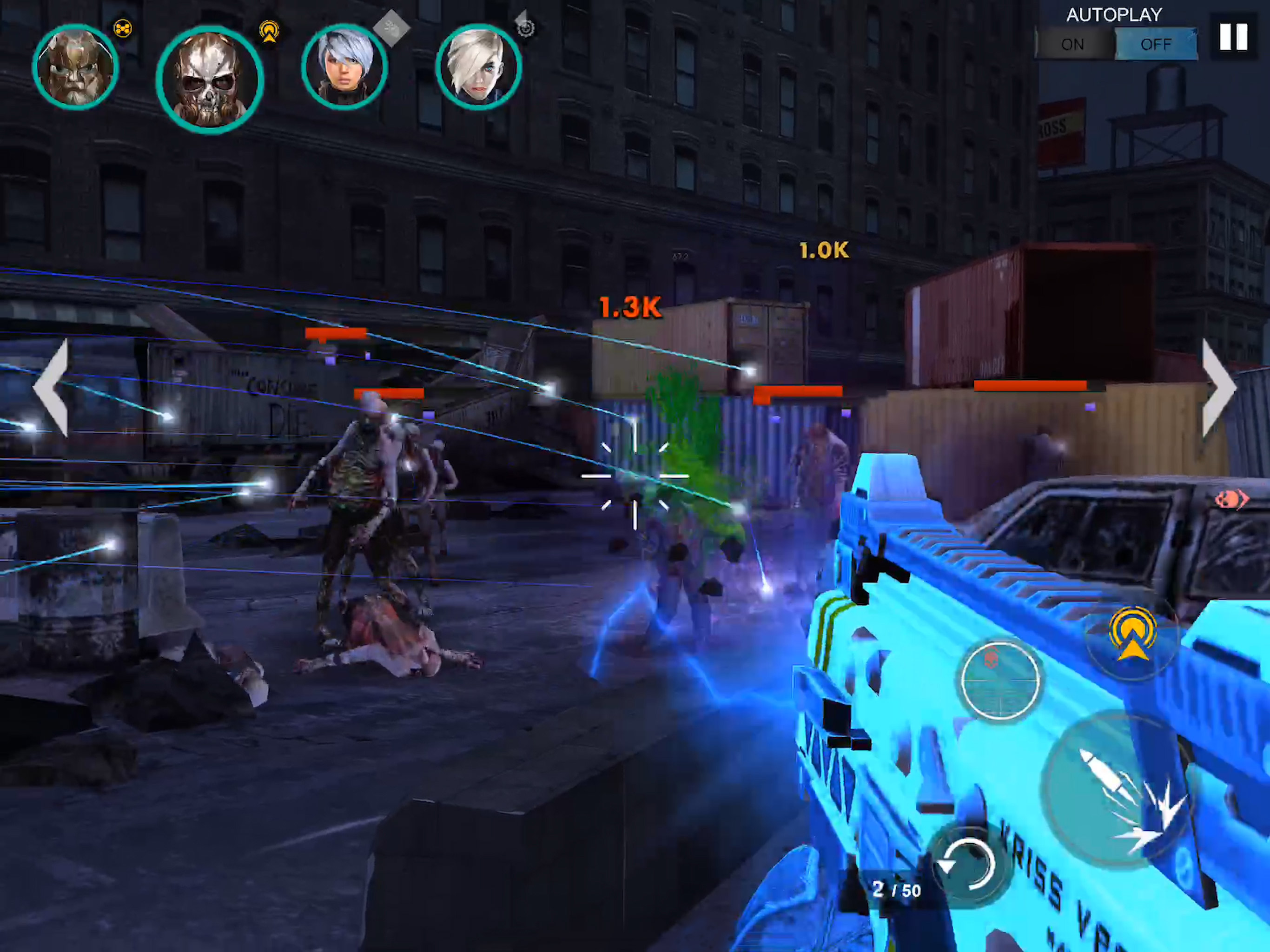Pause the game
Screen dimensions: 1270x952
1233,37
